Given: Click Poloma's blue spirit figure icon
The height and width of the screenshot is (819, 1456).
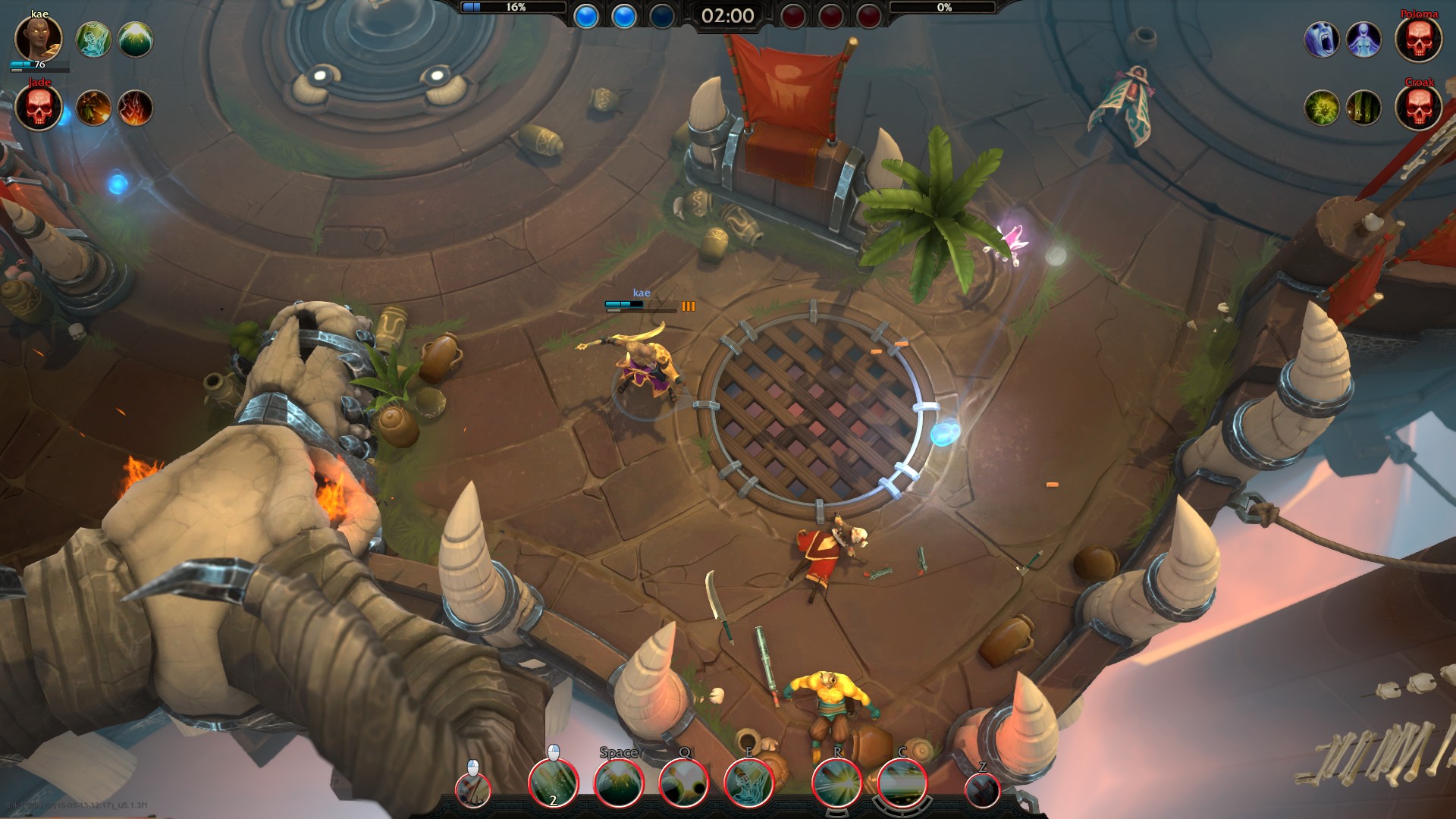Looking at the screenshot, I should click(1363, 39).
